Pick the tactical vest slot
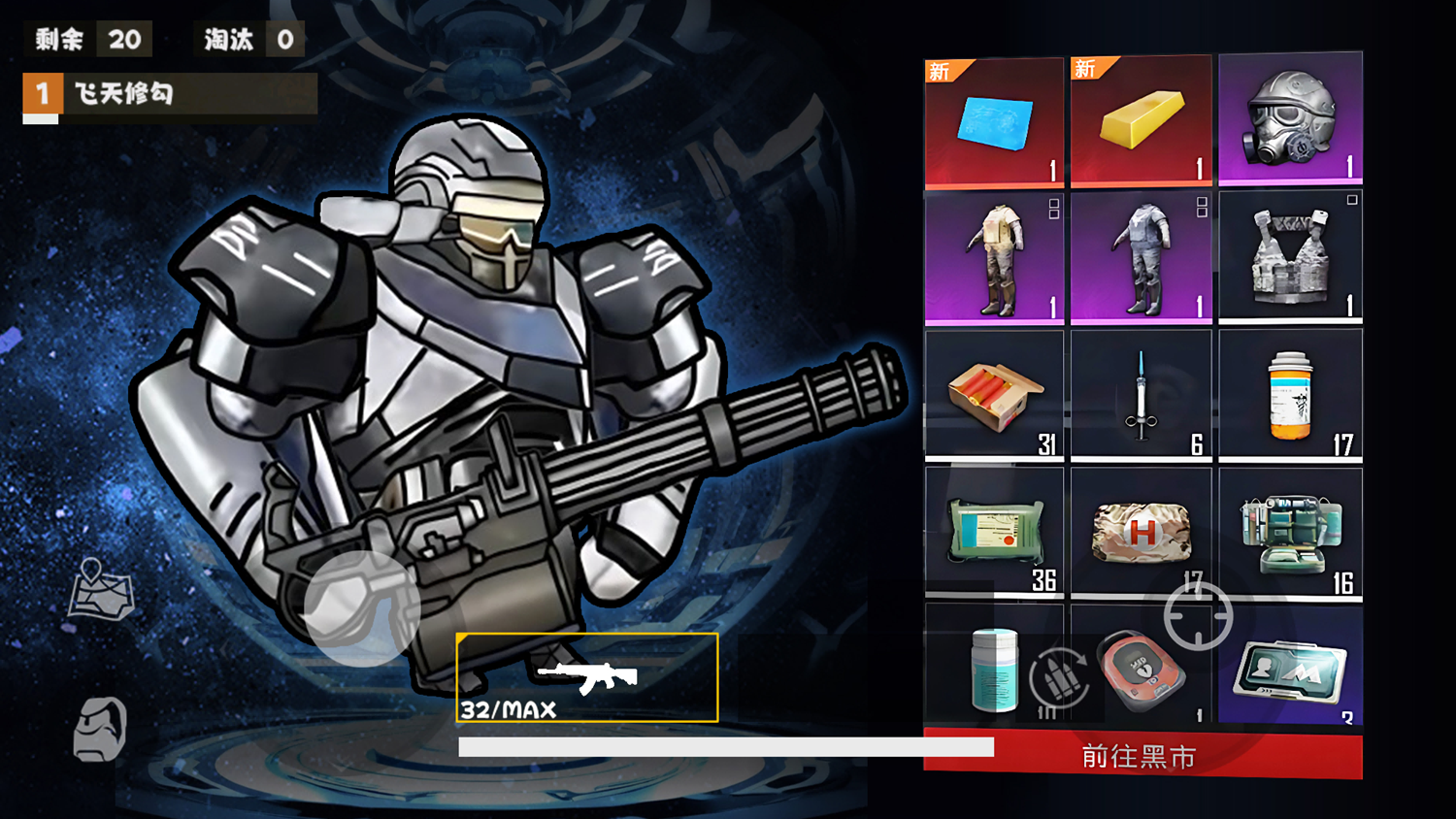Image resolution: width=1456 pixels, height=819 pixels. coord(1290,256)
